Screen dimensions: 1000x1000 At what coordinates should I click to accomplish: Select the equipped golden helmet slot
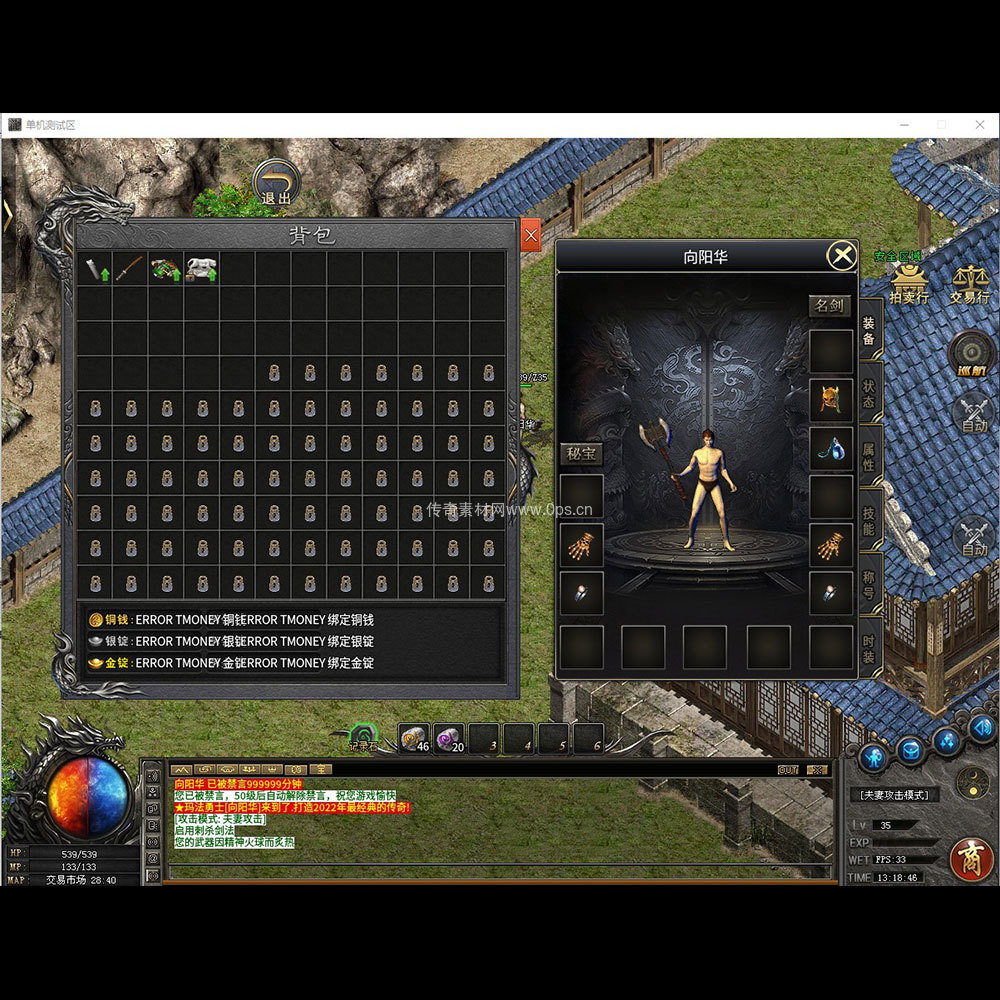coord(831,400)
